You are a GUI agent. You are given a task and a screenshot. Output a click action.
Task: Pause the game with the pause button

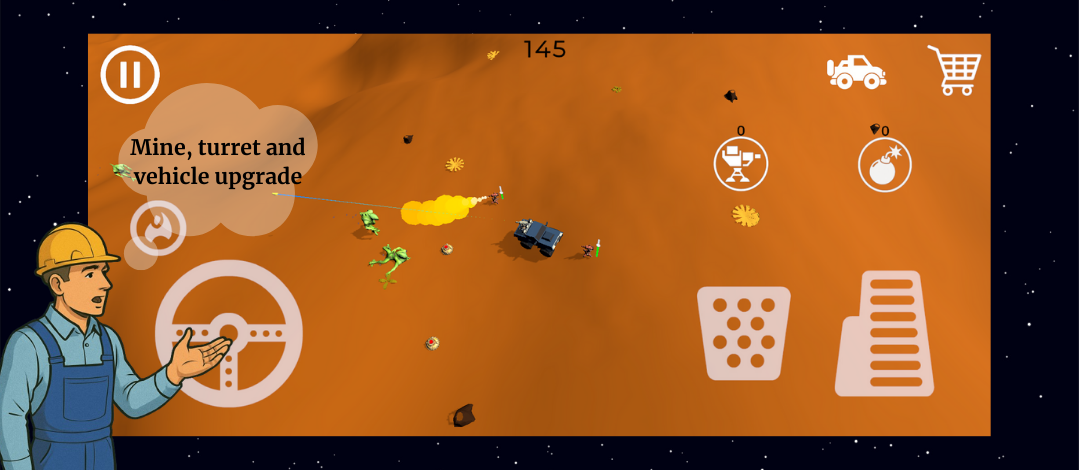[x=130, y=74]
